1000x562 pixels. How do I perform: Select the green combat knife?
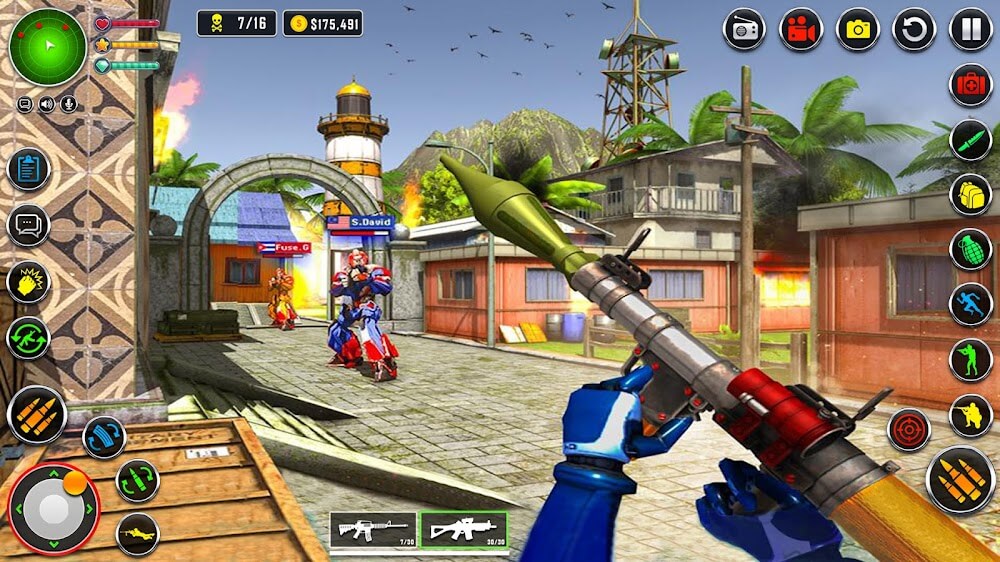pyautogui.click(x=970, y=140)
